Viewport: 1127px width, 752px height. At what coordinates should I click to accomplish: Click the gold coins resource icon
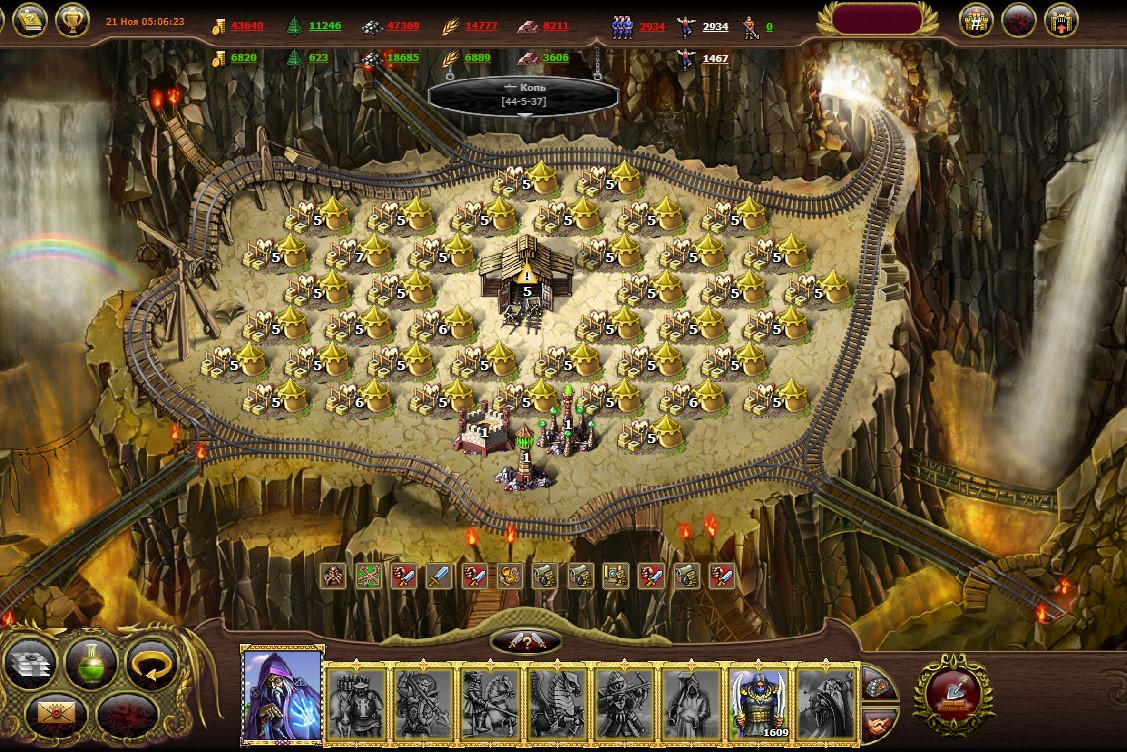coord(218,27)
